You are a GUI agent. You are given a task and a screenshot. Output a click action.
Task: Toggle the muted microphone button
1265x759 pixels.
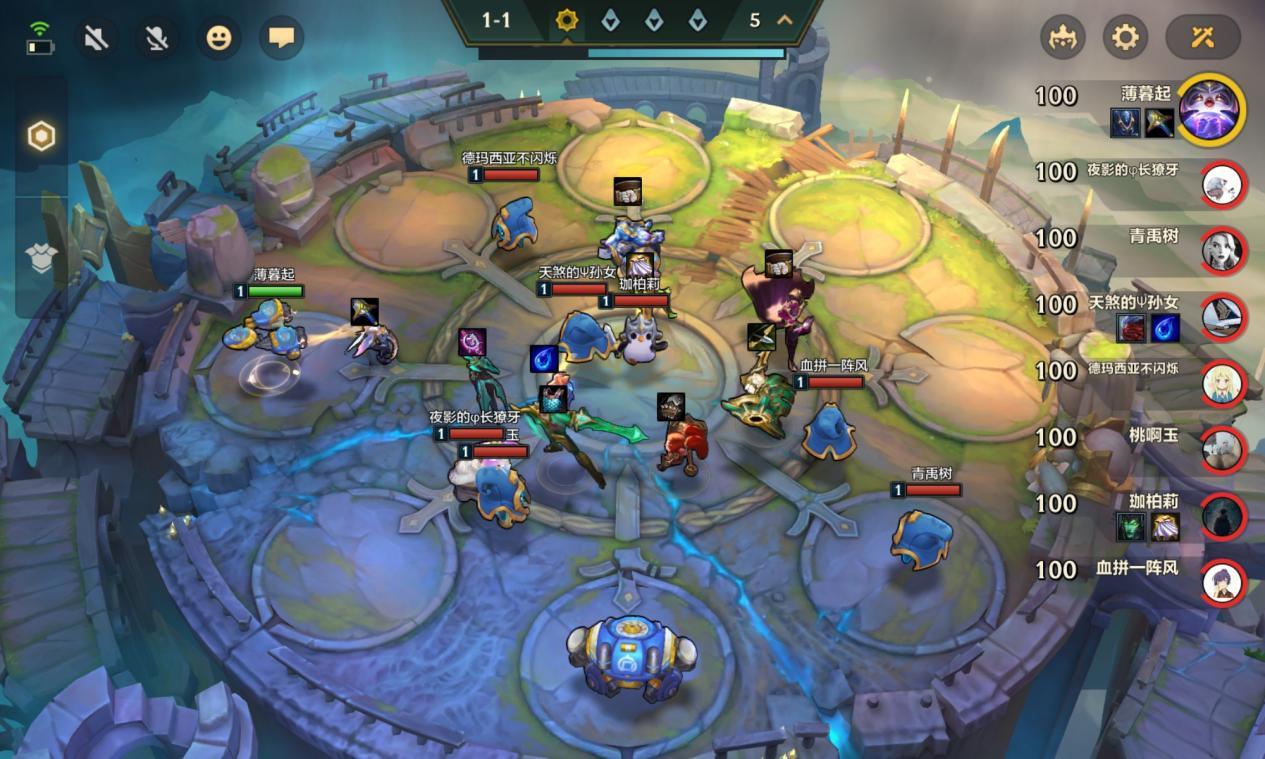[x=157, y=39]
